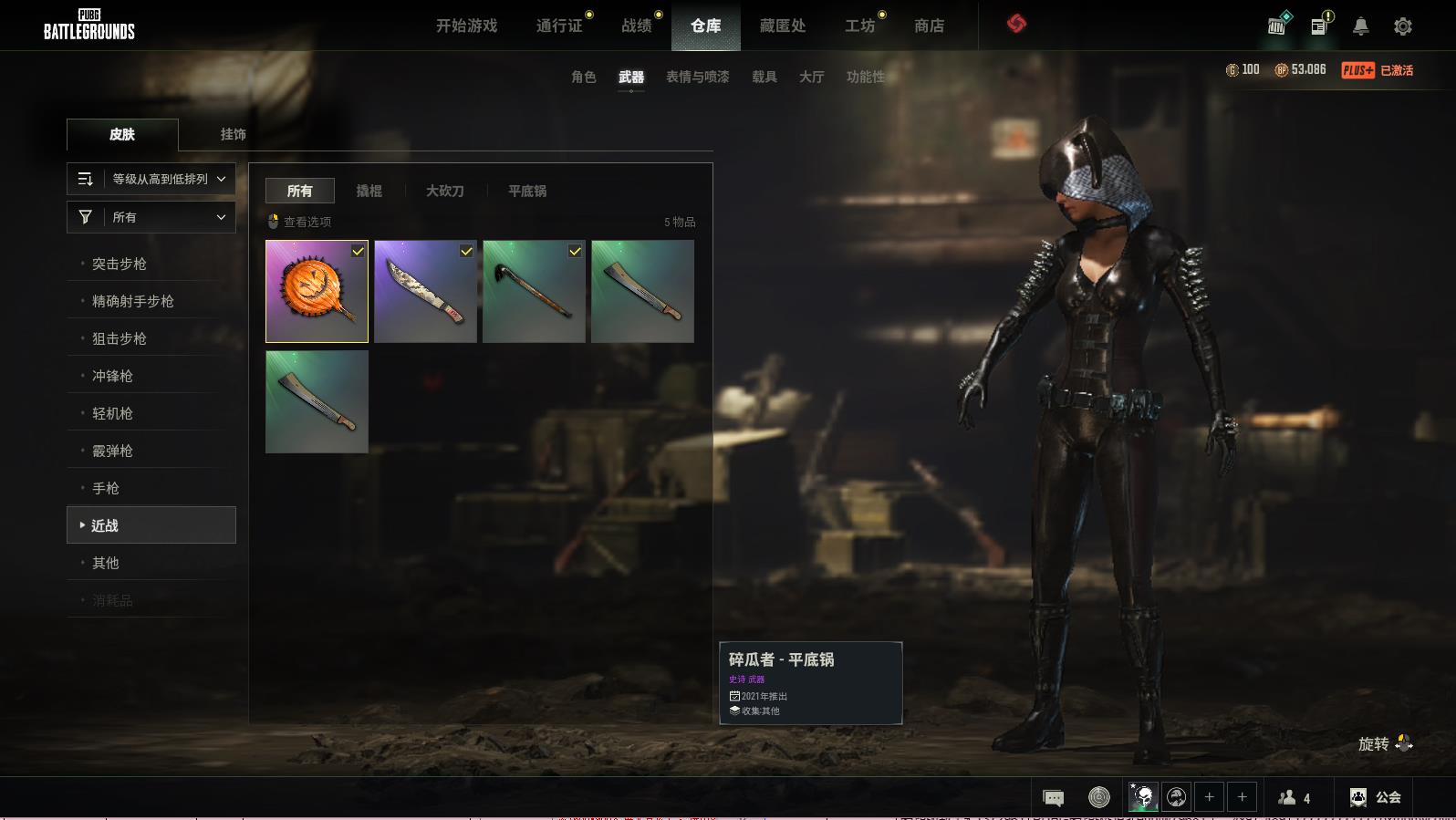
Task: Select the crowbar skin thumbnail
Action: click(x=534, y=292)
